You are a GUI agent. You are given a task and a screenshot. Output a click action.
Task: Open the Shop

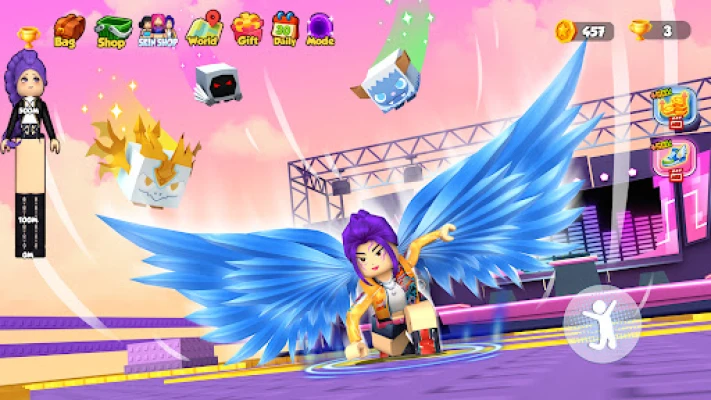click(x=113, y=30)
